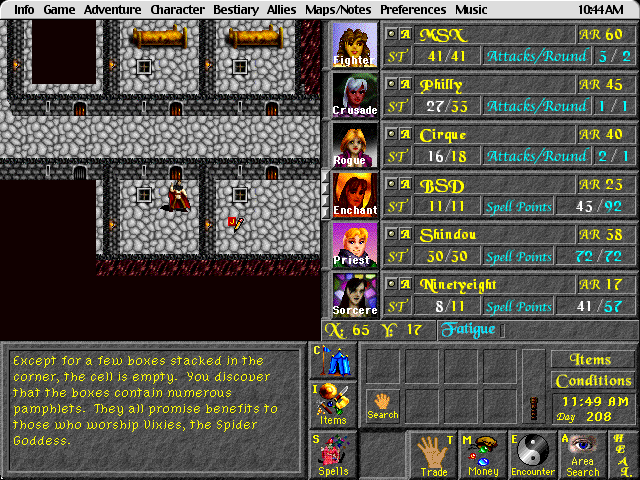Use the Area Search eye button
This screenshot has height=480, width=640.
coord(583,455)
